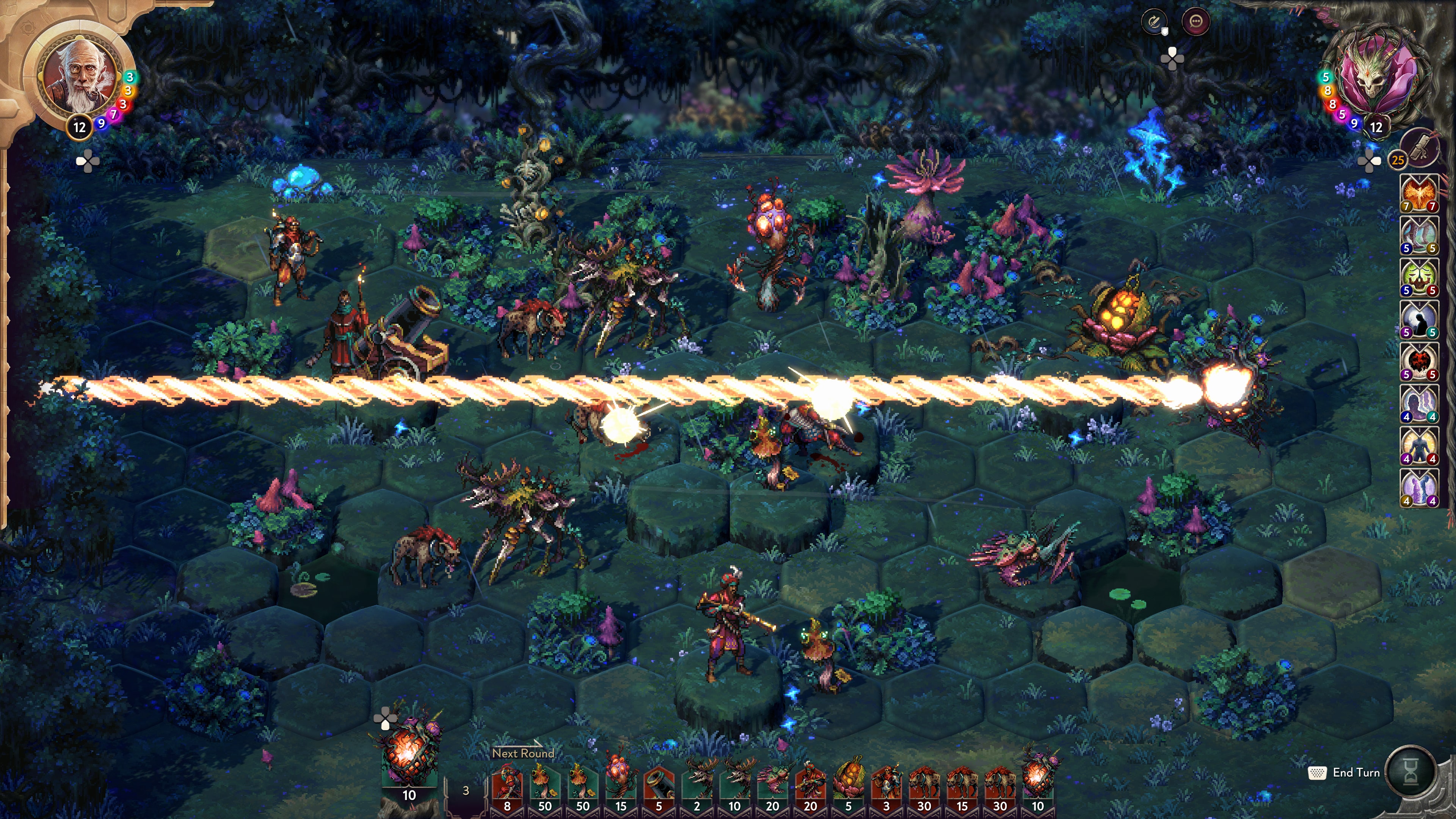Select the boots movement spell
The width and height of the screenshot is (1456, 819).
click(1420, 234)
